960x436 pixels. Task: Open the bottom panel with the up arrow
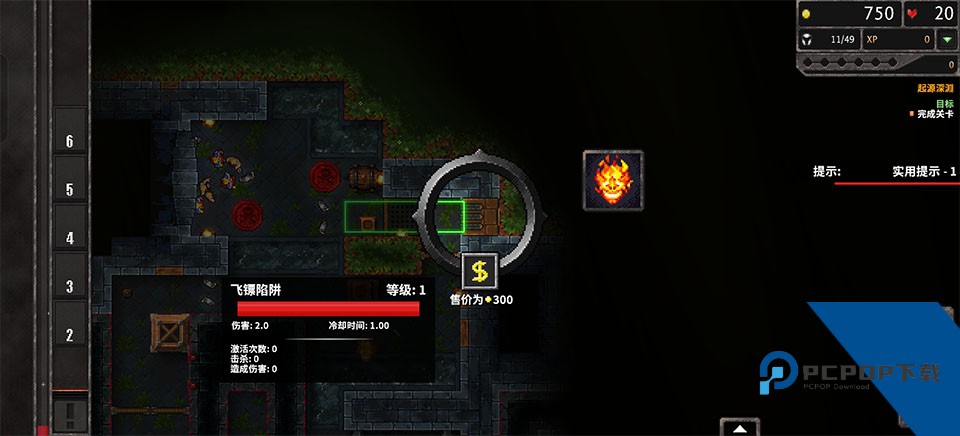click(739, 428)
